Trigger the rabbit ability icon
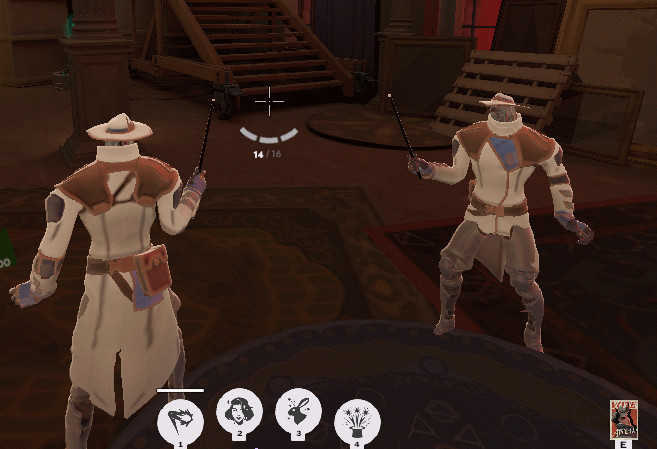 point(298,412)
